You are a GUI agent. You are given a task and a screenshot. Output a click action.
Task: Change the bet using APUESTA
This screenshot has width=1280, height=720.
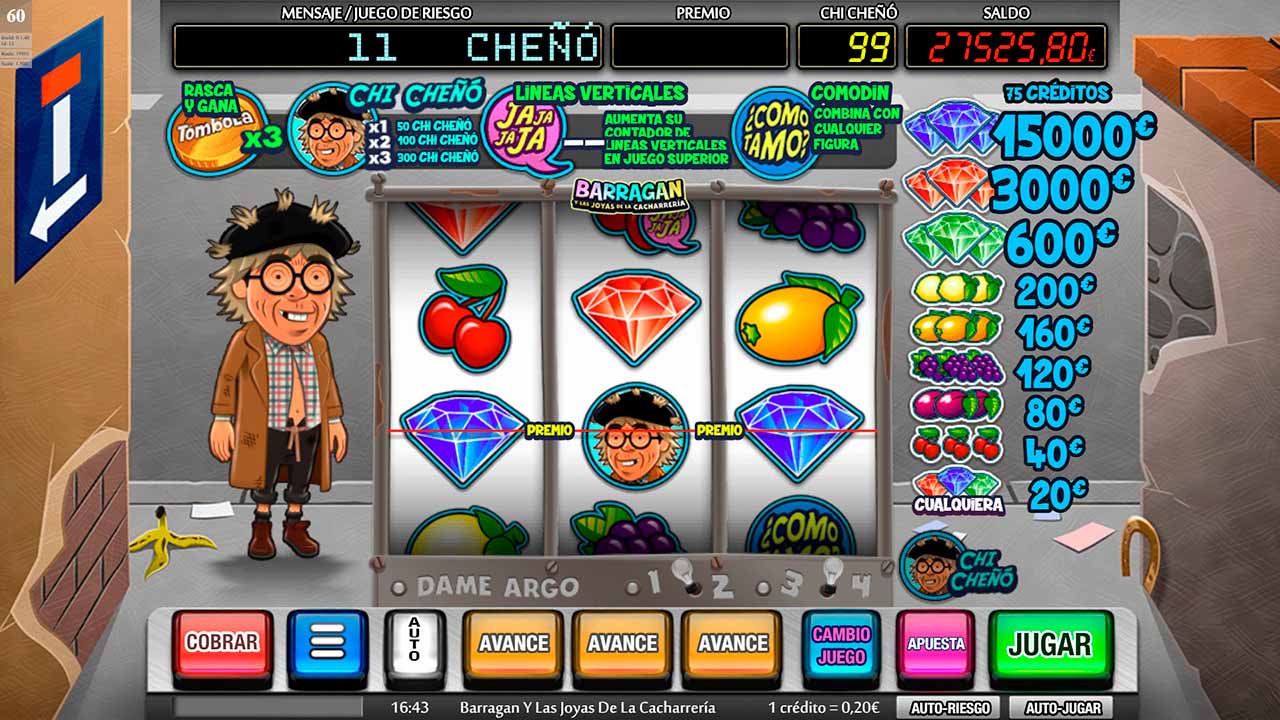point(935,645)
